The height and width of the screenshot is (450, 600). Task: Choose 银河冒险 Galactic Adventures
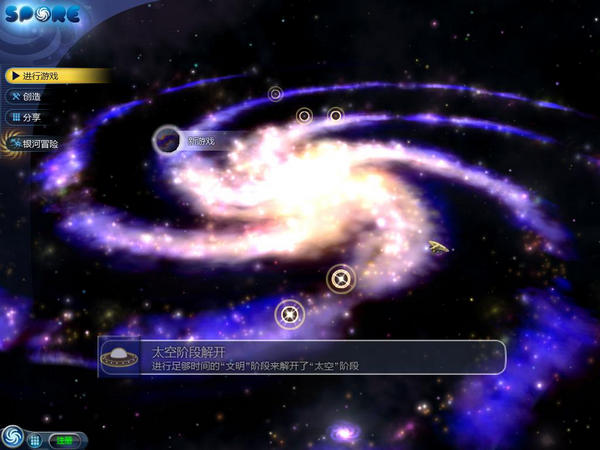38,144
